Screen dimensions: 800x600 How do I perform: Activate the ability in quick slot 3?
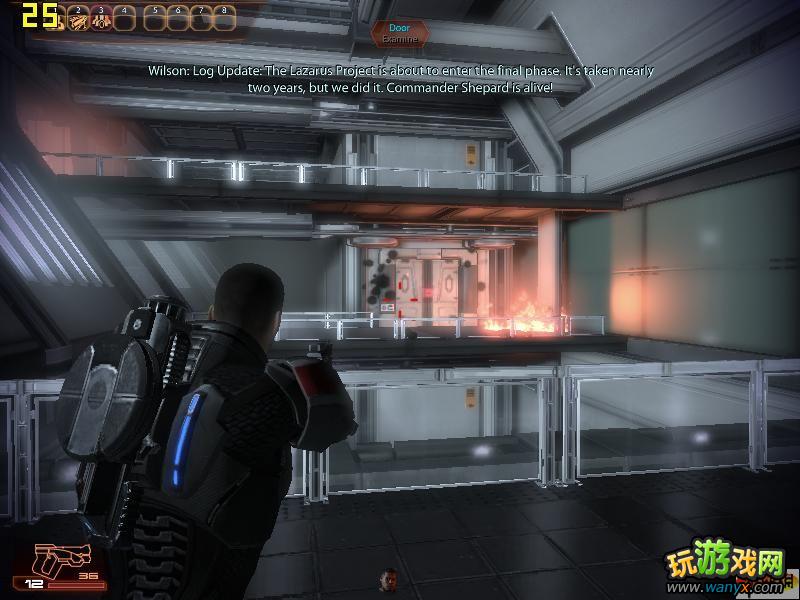point(101,16)
